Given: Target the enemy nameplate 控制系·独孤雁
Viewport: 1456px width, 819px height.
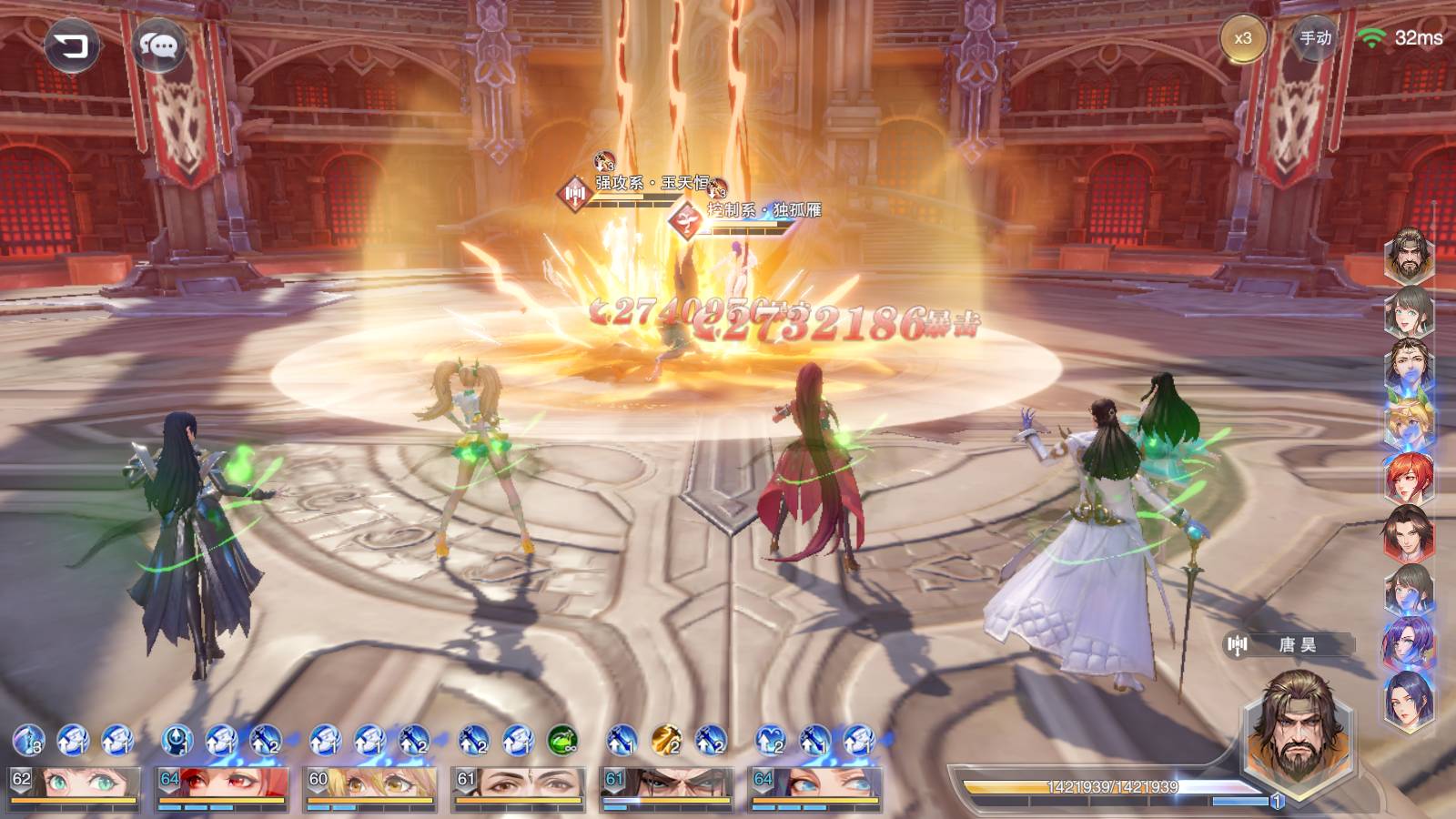Looking at the screenshot, I should click(763, 210).
